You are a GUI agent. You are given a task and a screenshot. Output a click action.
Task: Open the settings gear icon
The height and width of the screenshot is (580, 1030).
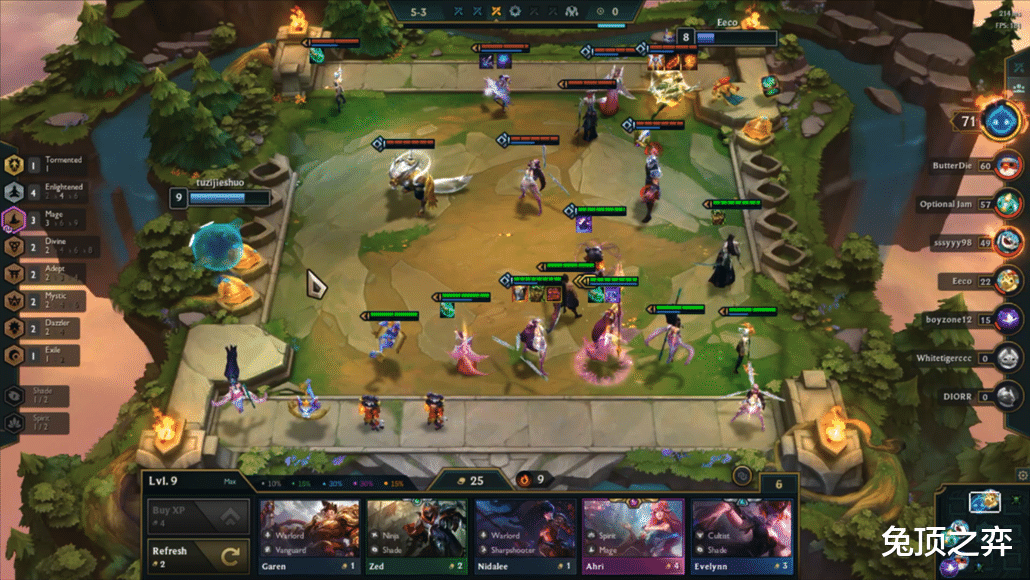click(x=1021, y=473)
